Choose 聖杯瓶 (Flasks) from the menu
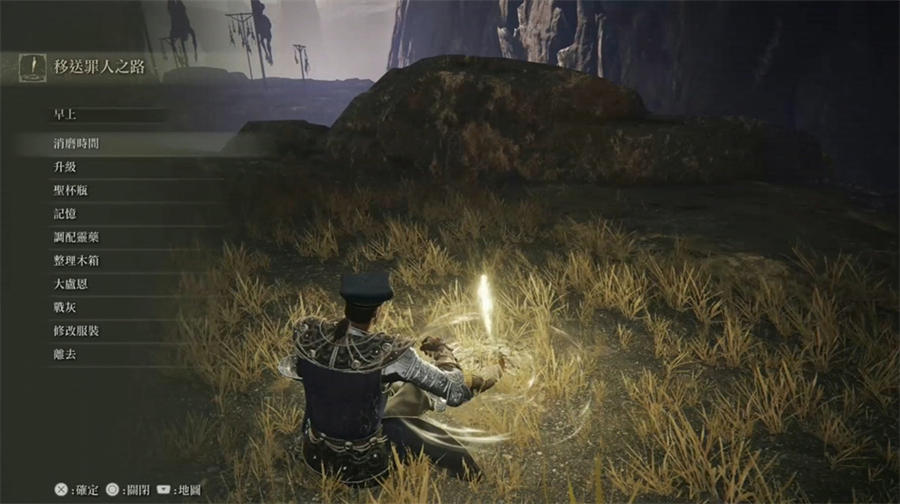The width and height of the screenshot is (900, 504). point(70,190)
